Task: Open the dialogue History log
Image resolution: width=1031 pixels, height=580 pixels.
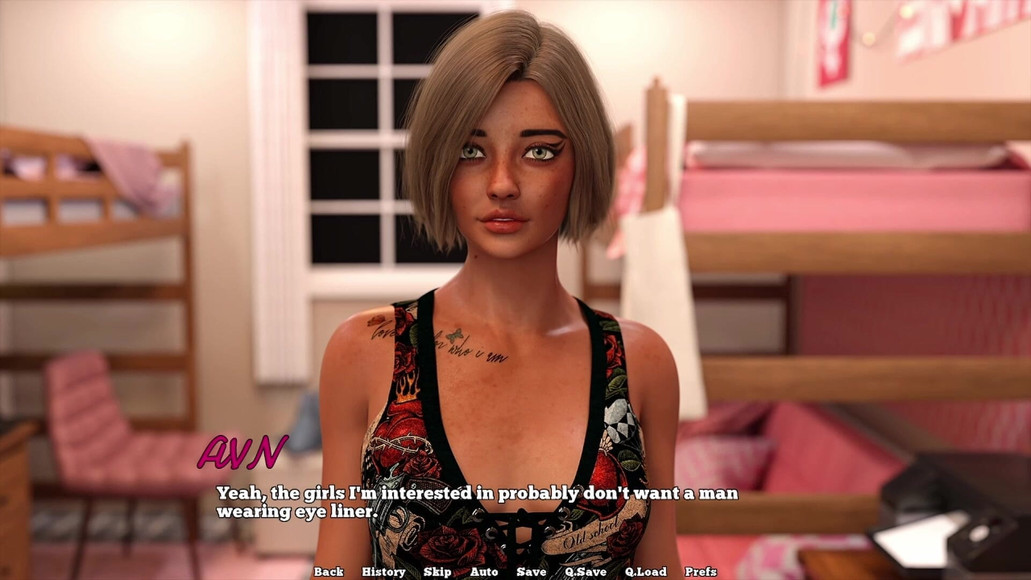Action: tap(383, 572)
